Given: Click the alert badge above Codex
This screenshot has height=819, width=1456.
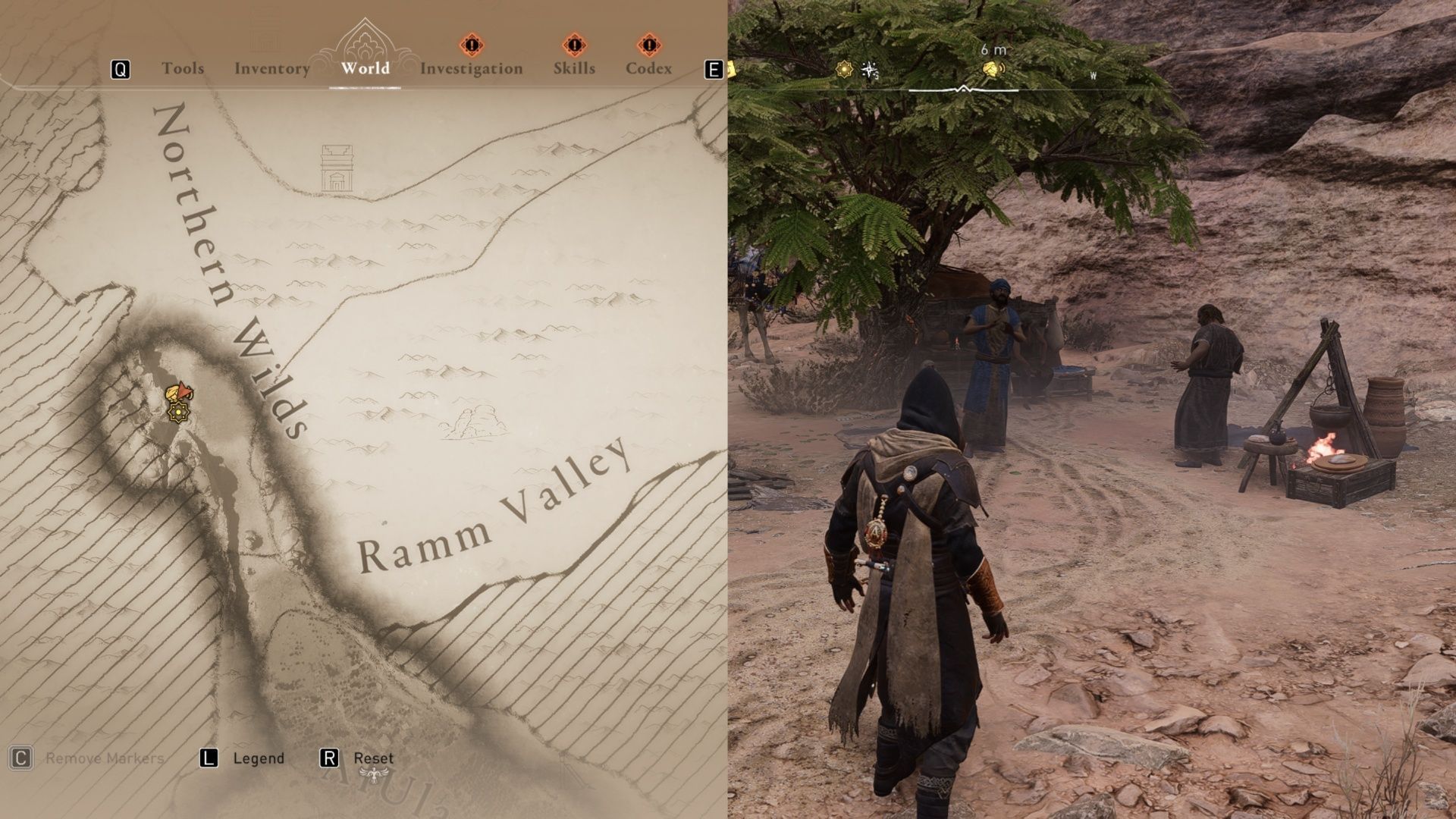Looking at the screenshot, I should click(649, 45).
